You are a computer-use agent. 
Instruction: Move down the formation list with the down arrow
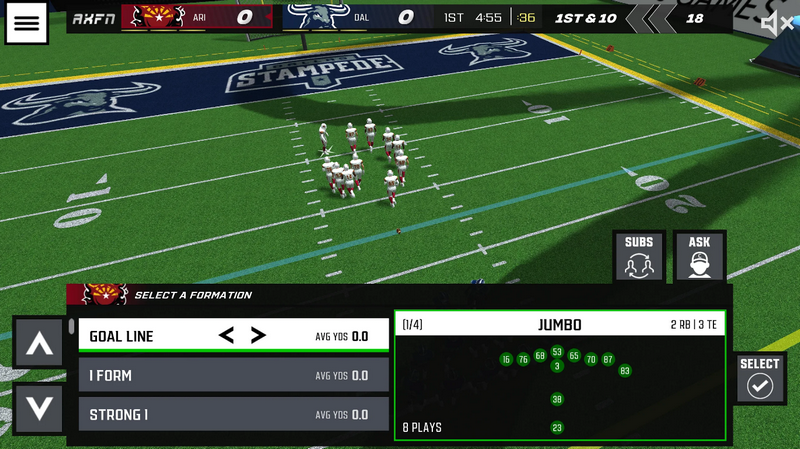click(x=38, y=408)
